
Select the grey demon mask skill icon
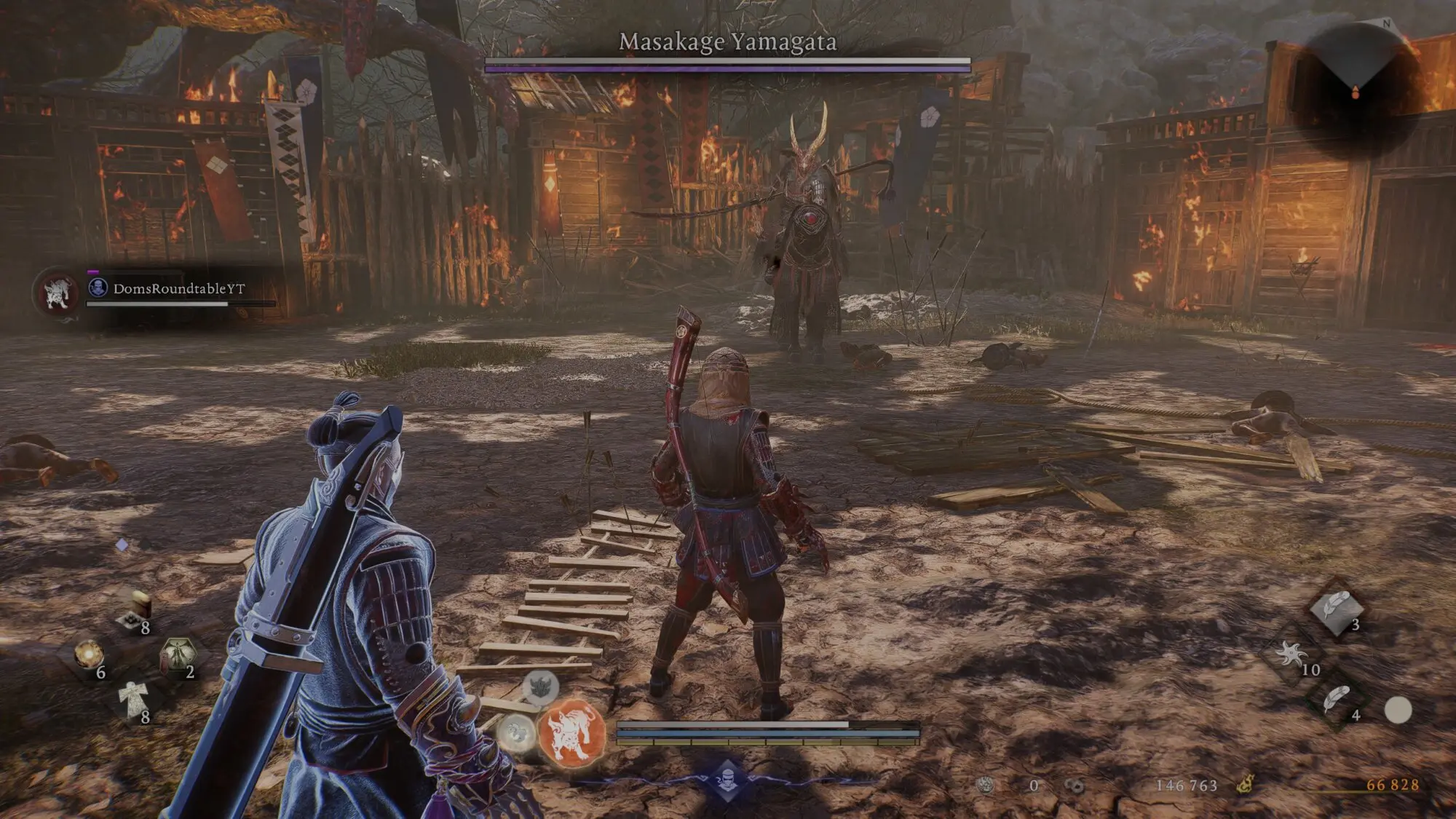tap(540, 686)
